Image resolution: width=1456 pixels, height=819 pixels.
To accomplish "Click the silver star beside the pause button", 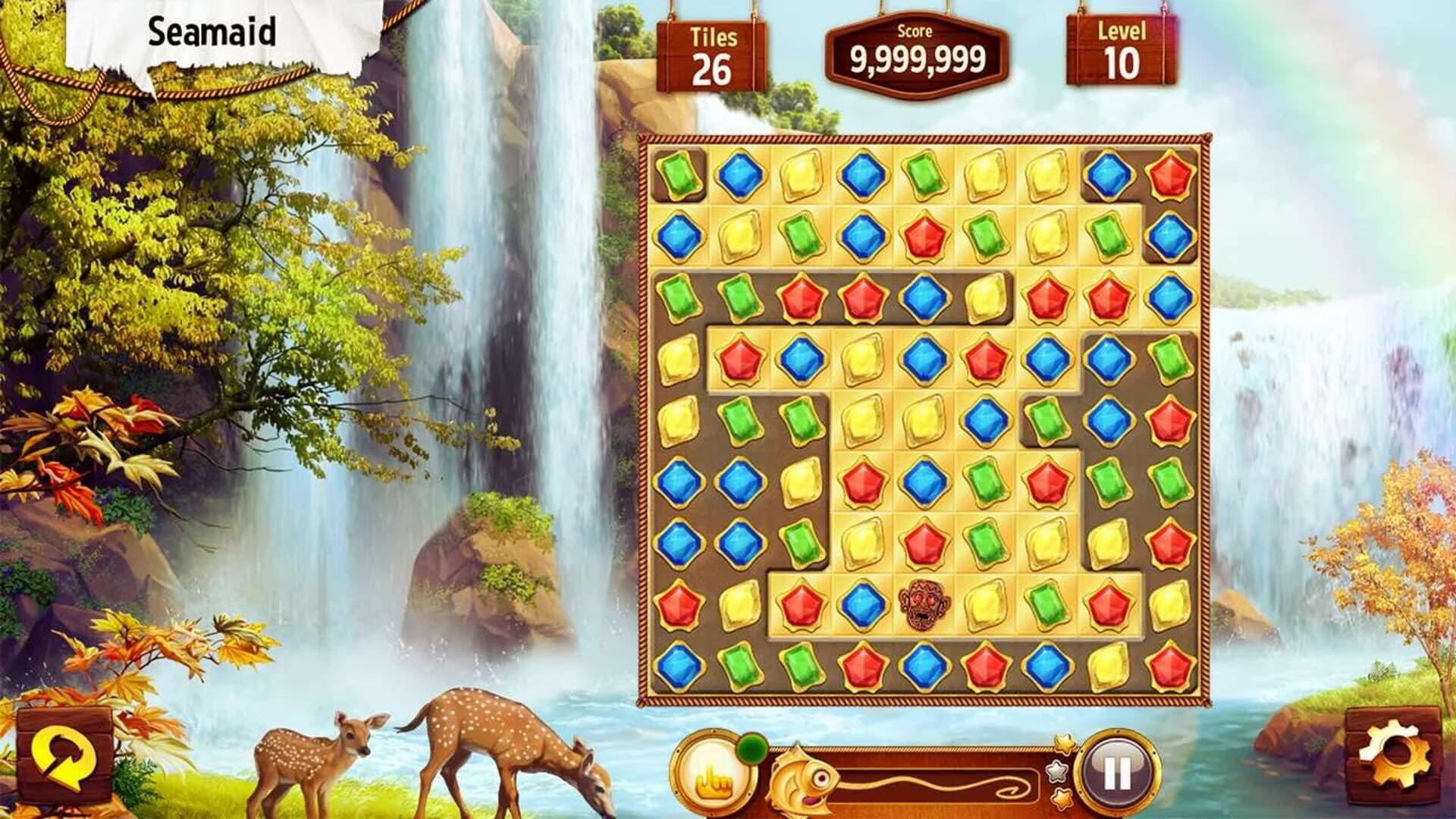I will [x=1057, y=773].
